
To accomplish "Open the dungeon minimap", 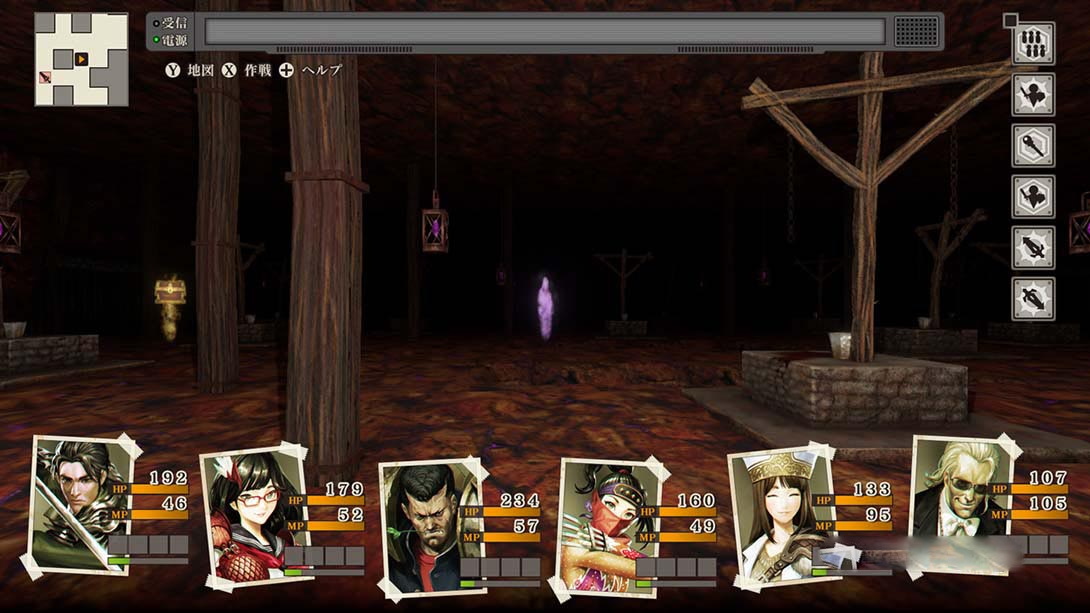I will (81, 59).
